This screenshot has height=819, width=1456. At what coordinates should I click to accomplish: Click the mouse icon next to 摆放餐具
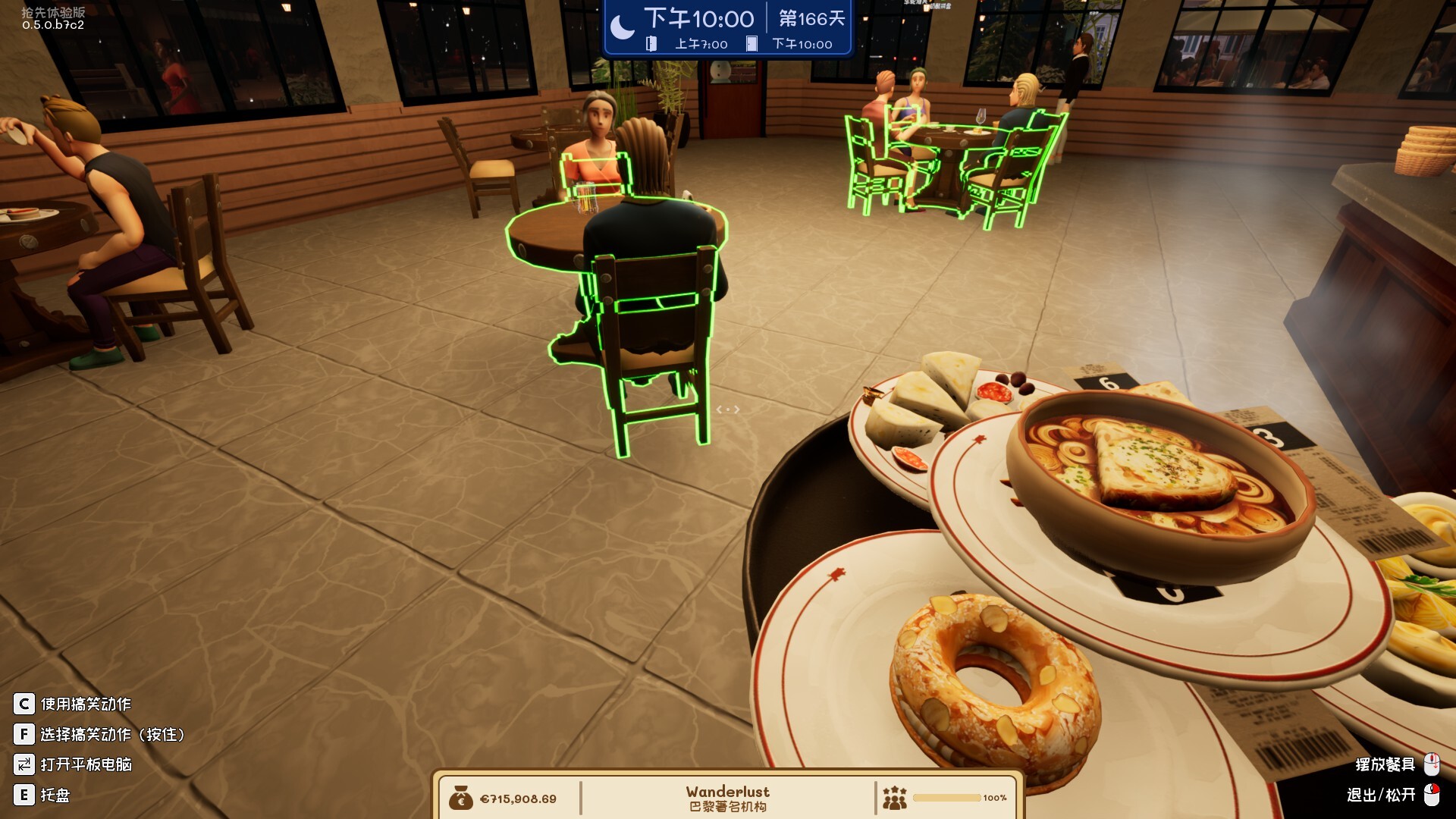1432,764
